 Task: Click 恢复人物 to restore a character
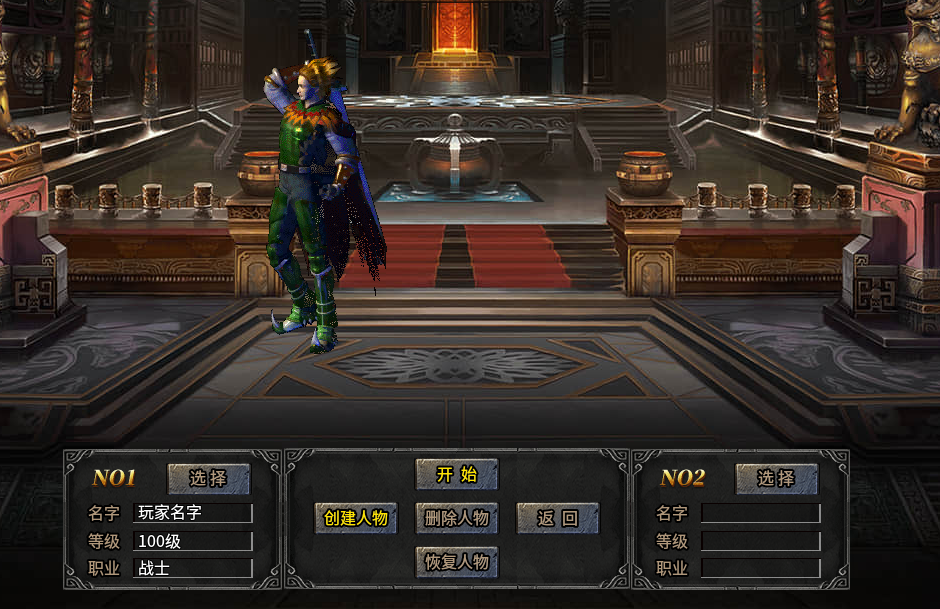[x=456, y=562]
